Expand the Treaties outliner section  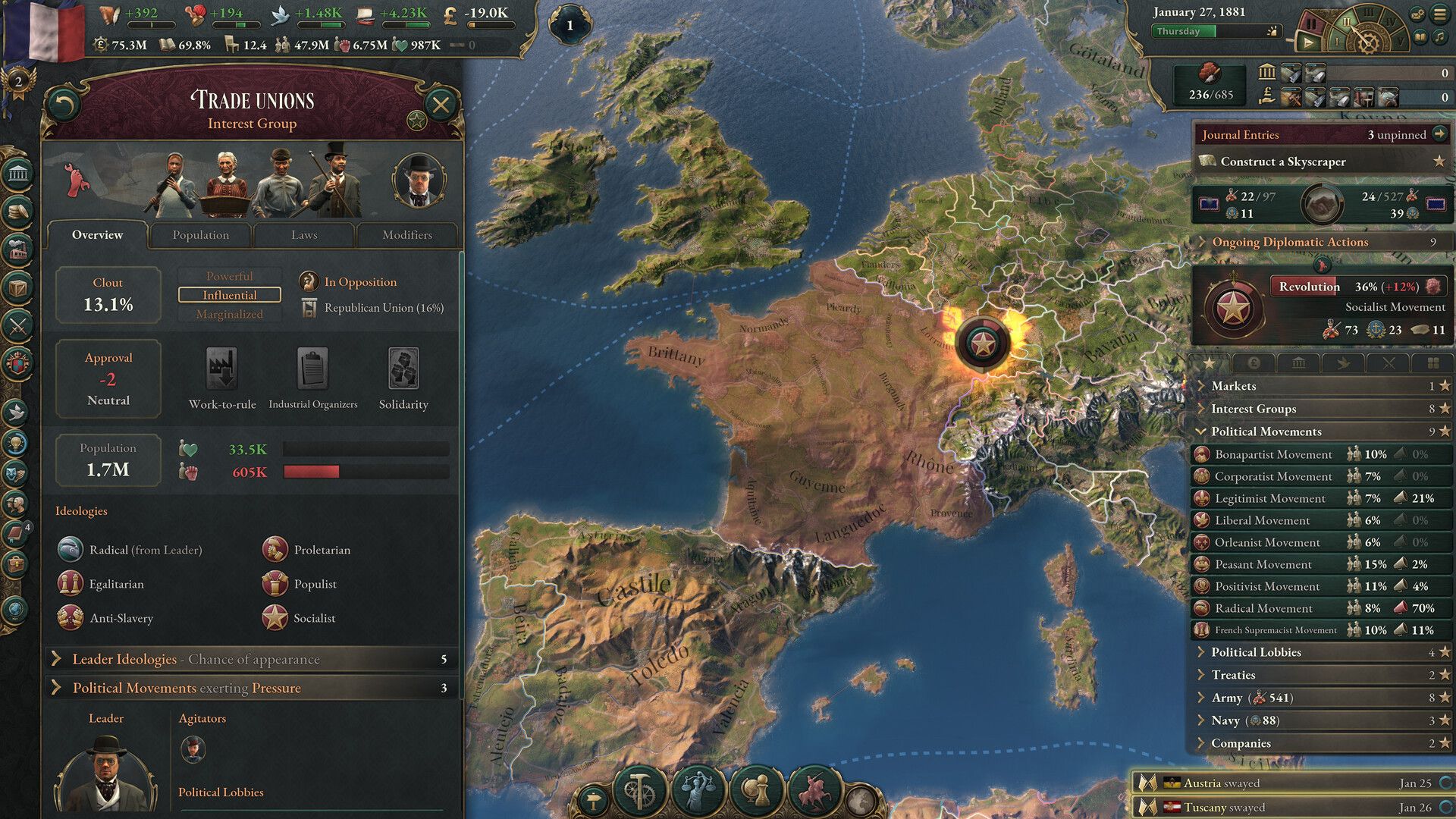(x=1233, y=675)
